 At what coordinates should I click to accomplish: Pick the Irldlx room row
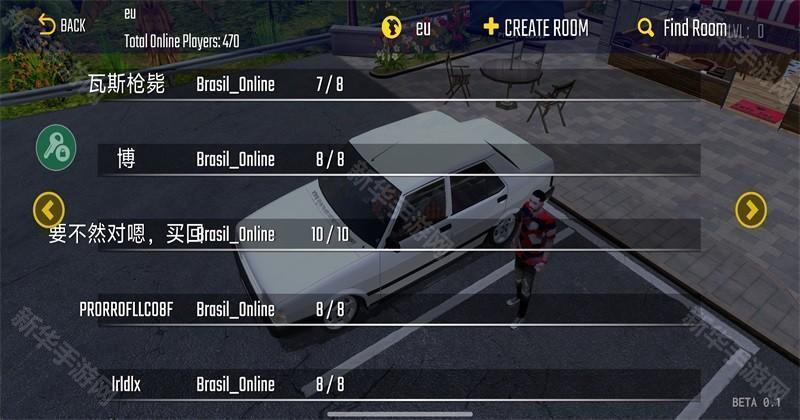tap(398, 384)
